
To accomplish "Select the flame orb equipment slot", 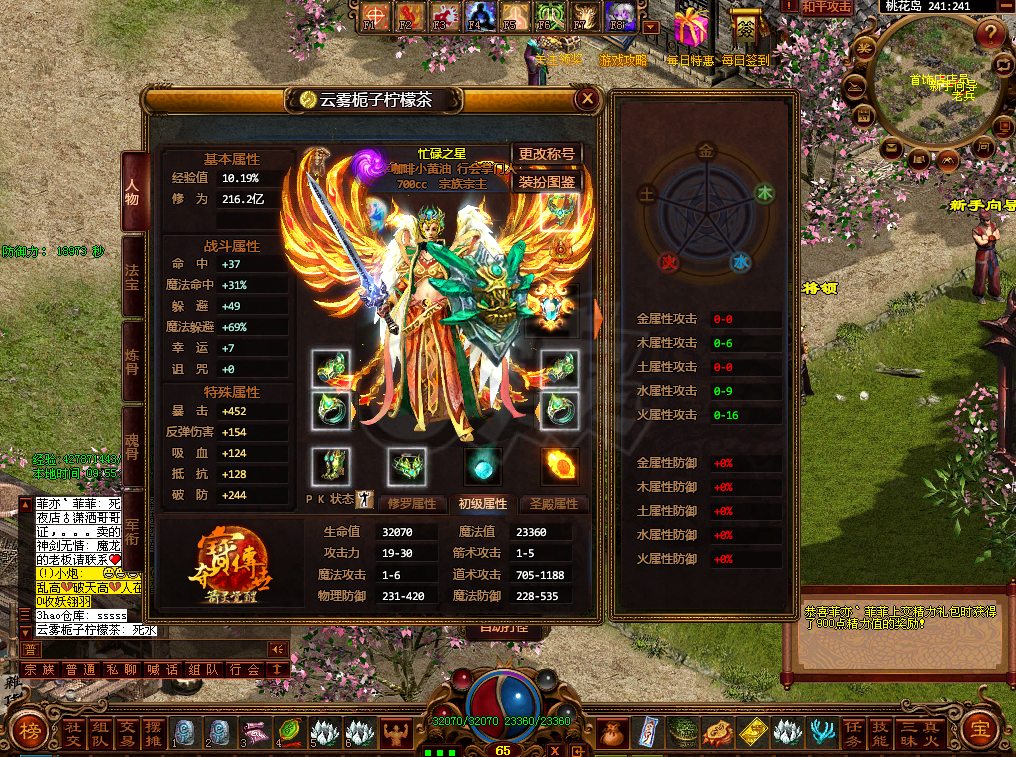I will (559, 467).
